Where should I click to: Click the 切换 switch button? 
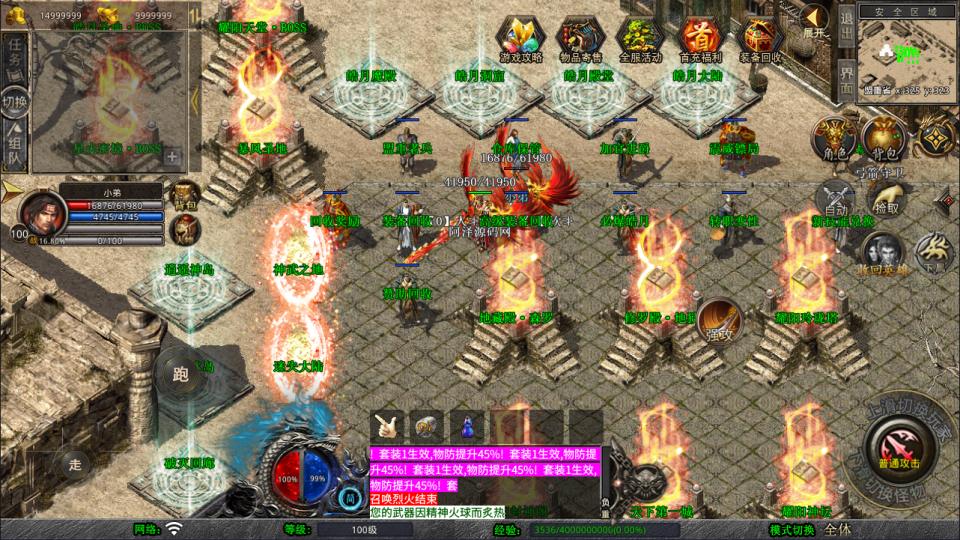pos(15,101)
